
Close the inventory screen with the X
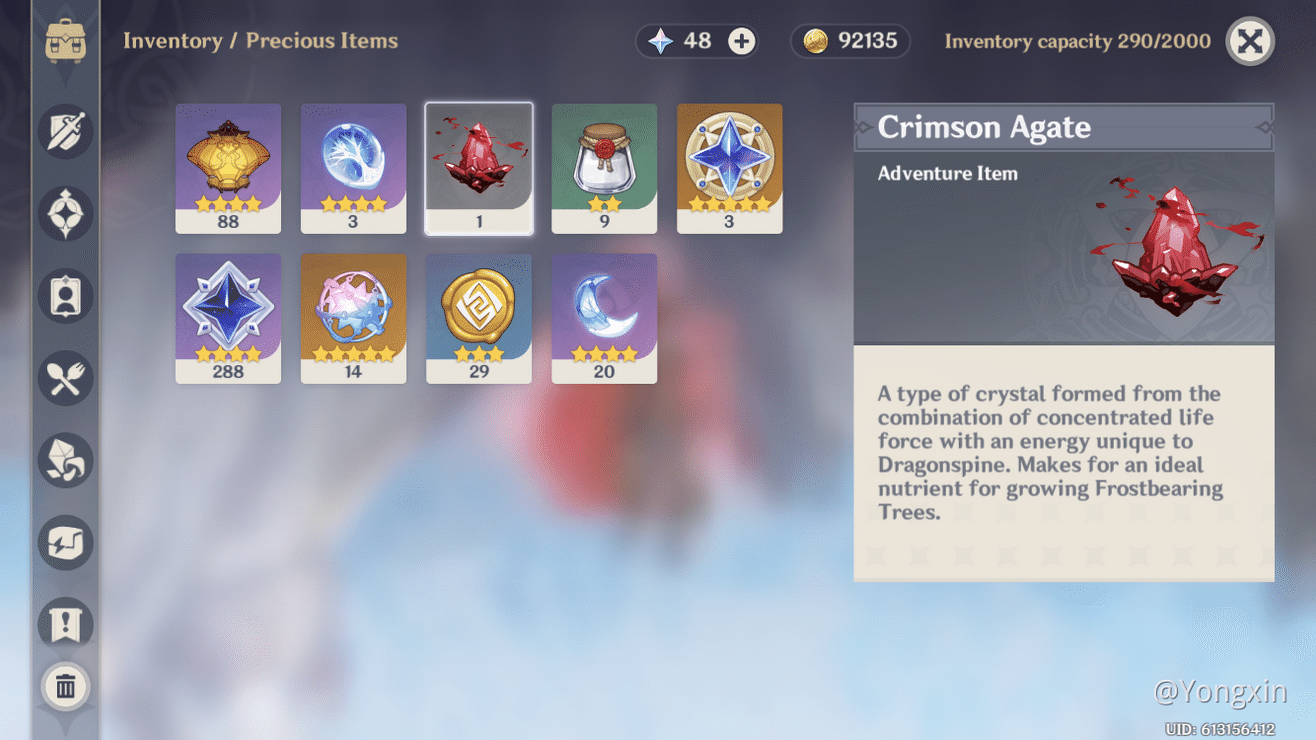[1249, 41]
